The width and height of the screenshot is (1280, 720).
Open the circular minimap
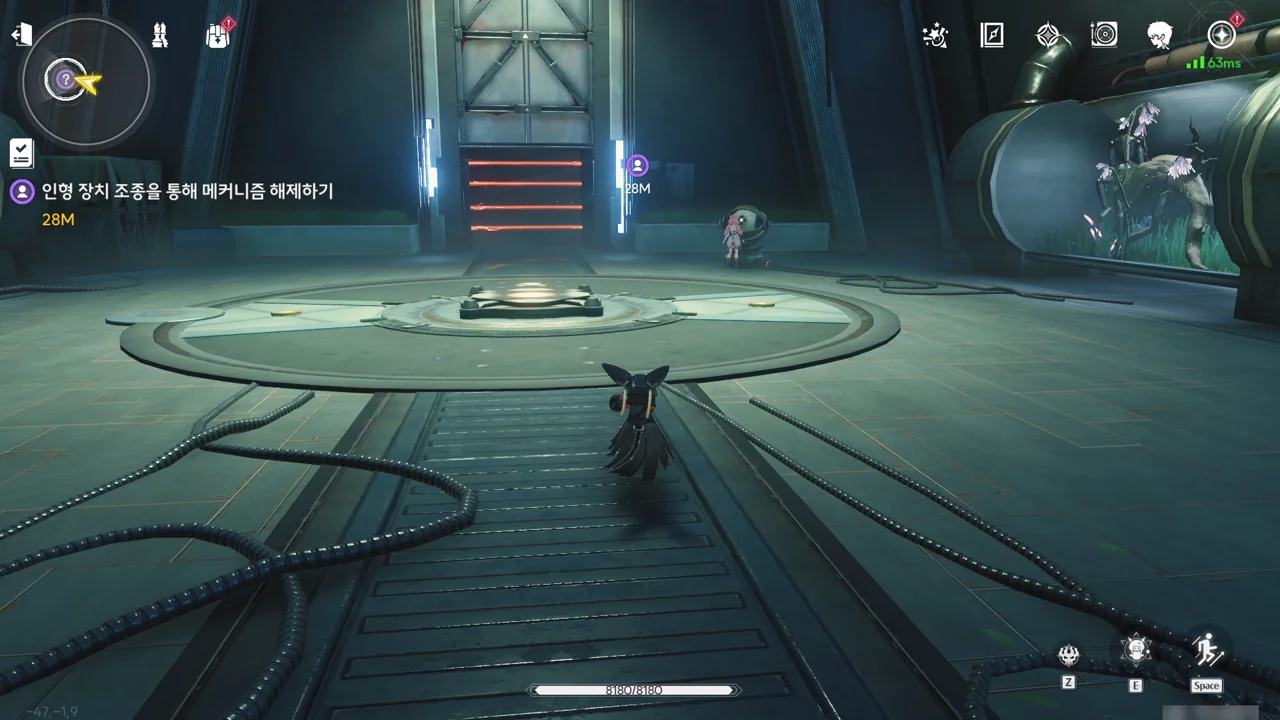86,81
